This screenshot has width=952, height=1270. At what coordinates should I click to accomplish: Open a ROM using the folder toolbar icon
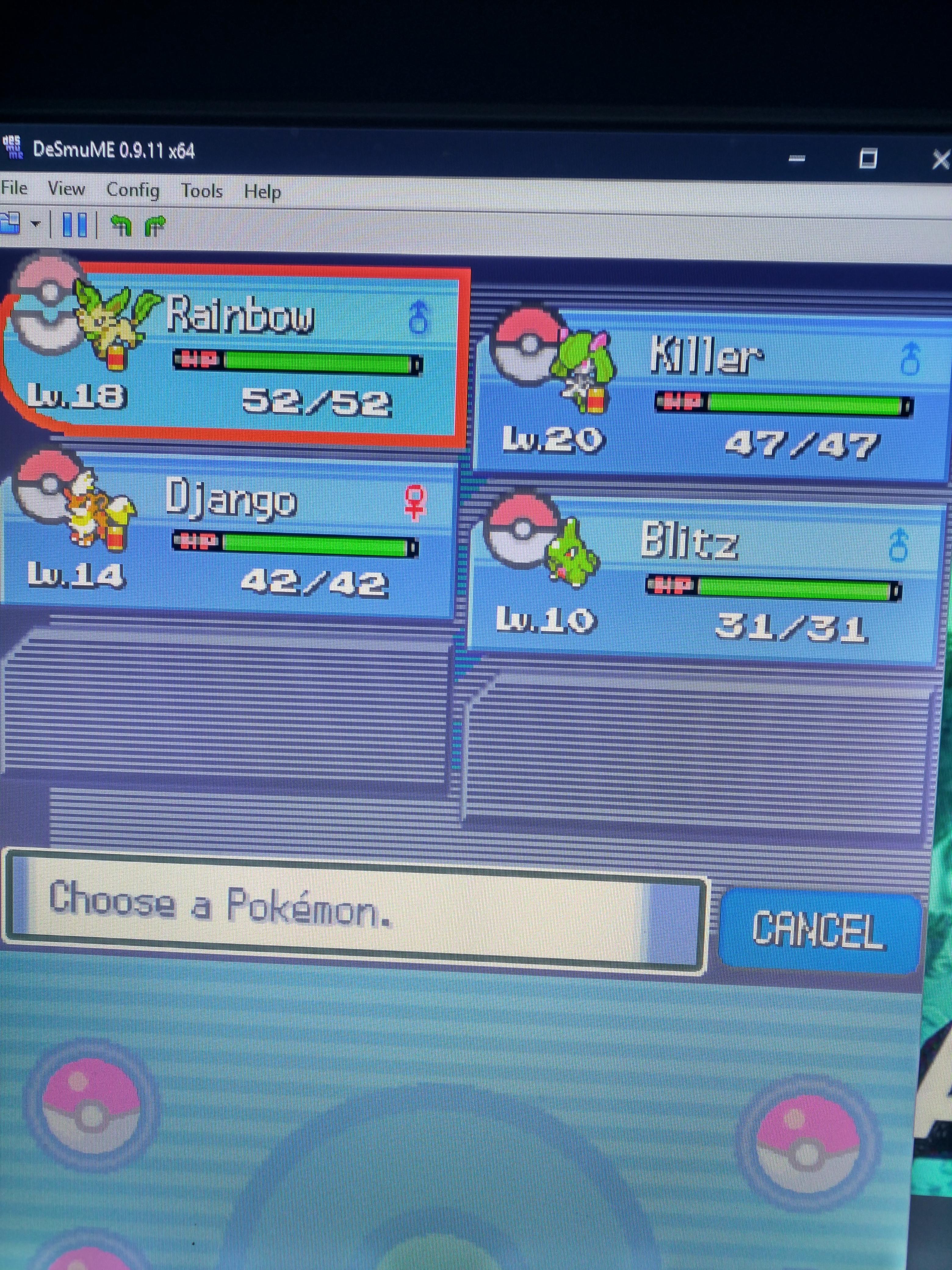10,224
